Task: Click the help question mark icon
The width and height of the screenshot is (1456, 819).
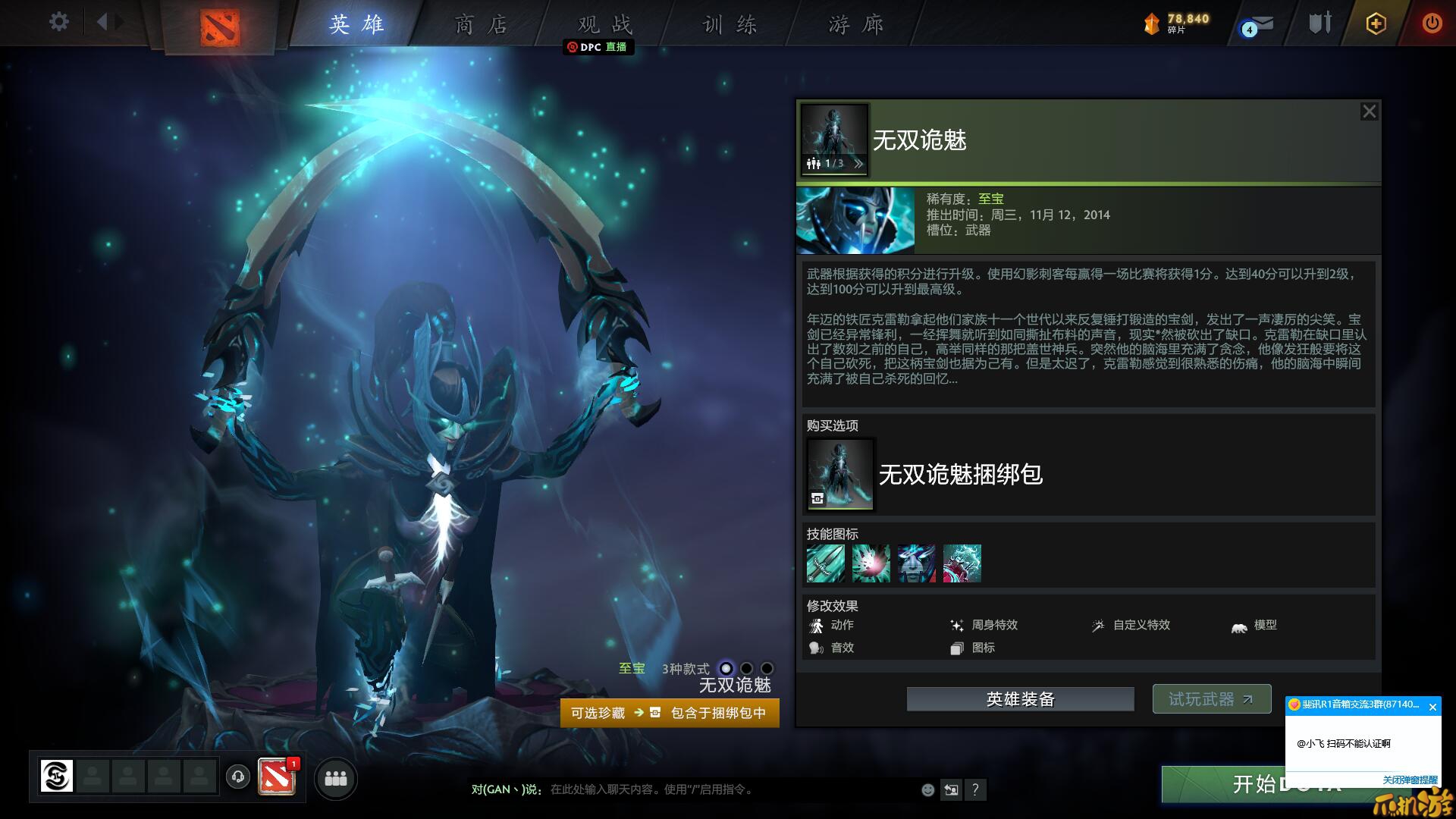Action: tap(975, 790)
